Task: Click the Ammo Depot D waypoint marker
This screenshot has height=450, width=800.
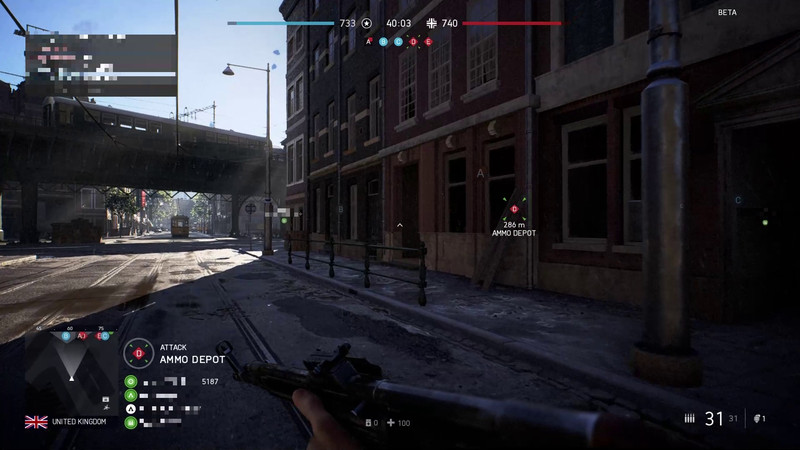Action: click(x=514, y=208)
